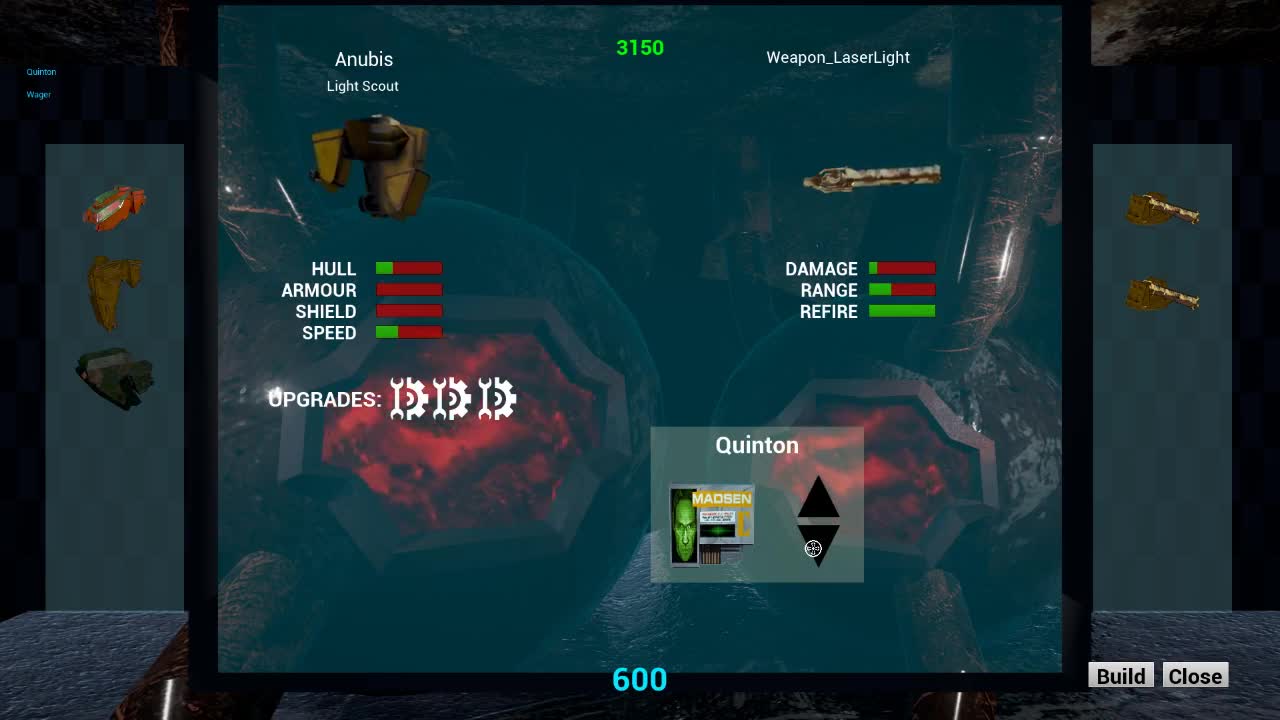
Task: Click the Build button
Action: pyautogui.click(x=1120, y=676)
